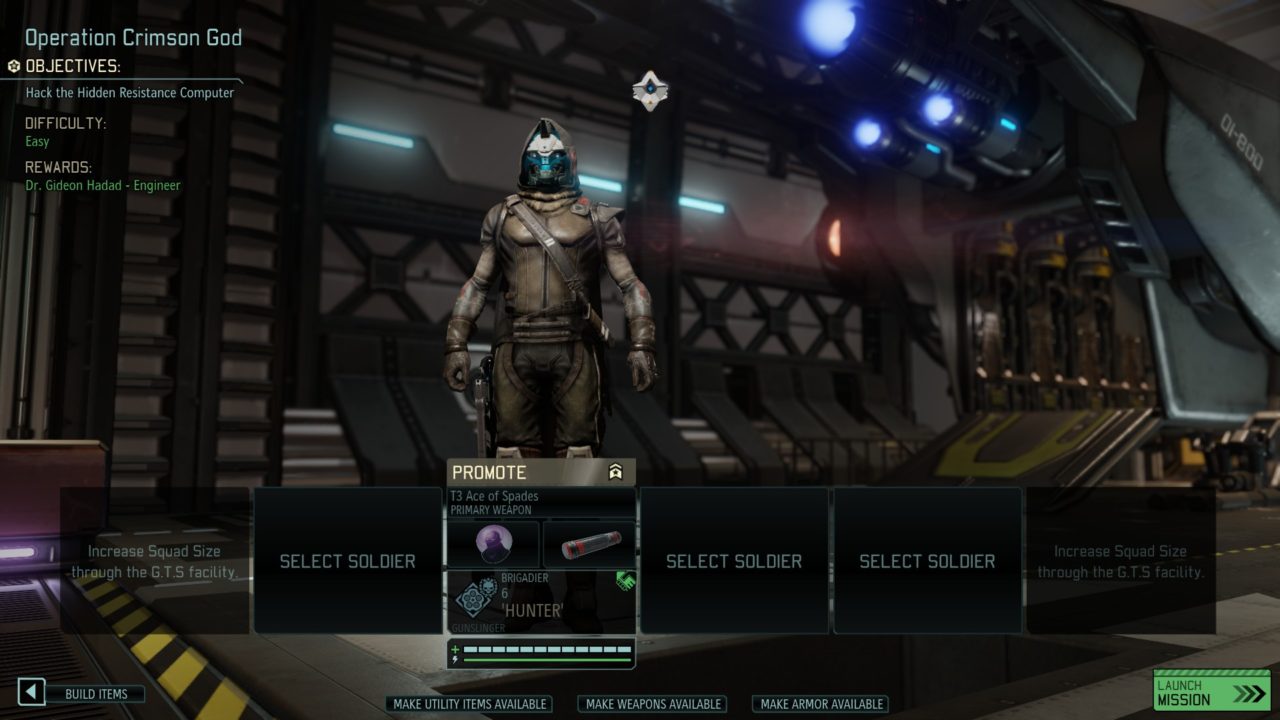Click the utility grenade item icon
This screenshot has width=1280, height=720.
pos(589,543)
